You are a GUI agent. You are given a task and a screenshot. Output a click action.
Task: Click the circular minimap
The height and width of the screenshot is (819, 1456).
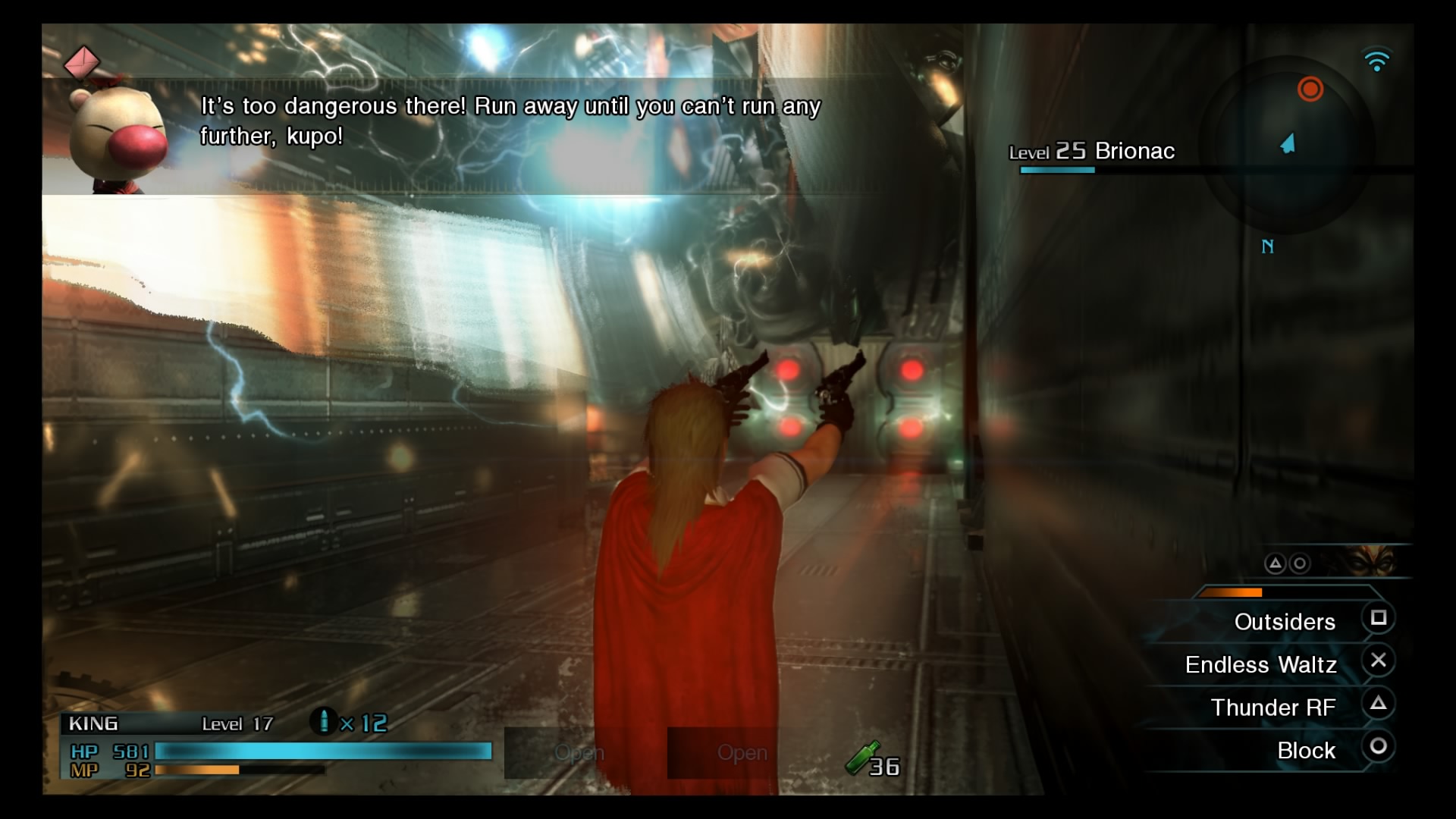coord(1289,144)
